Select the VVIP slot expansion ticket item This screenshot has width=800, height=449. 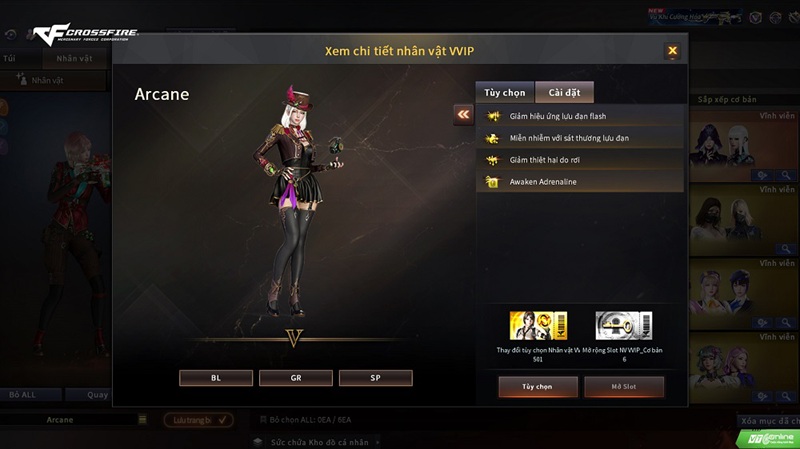[624, 326]
